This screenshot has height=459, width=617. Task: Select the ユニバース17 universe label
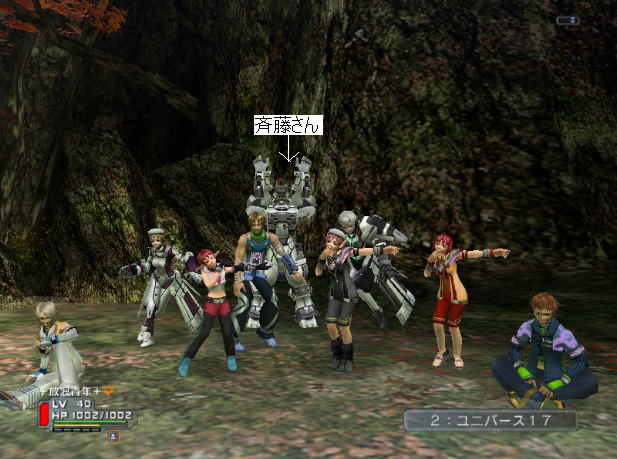[490, 420]
